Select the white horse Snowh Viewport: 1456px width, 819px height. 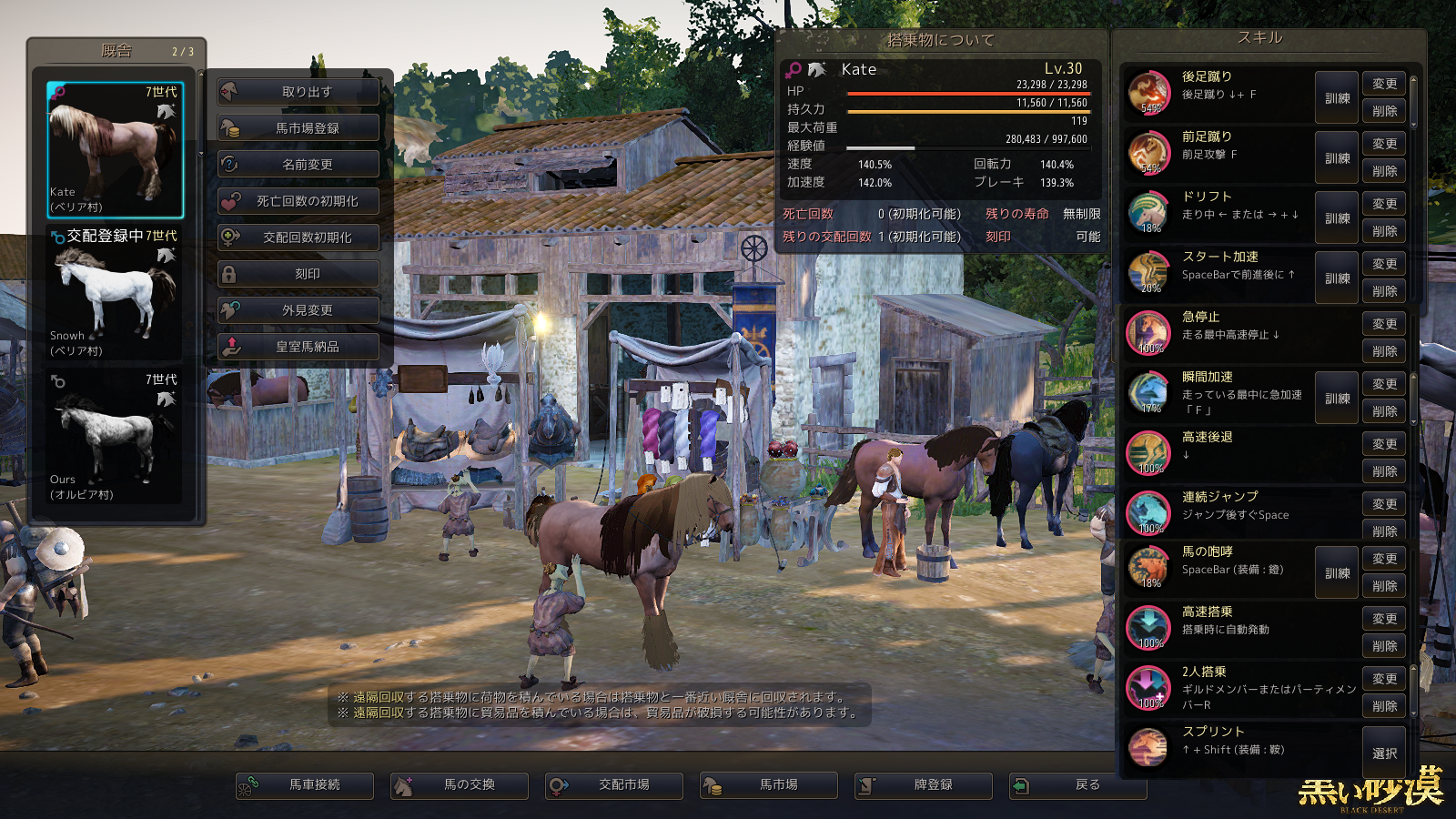[115, 293]
